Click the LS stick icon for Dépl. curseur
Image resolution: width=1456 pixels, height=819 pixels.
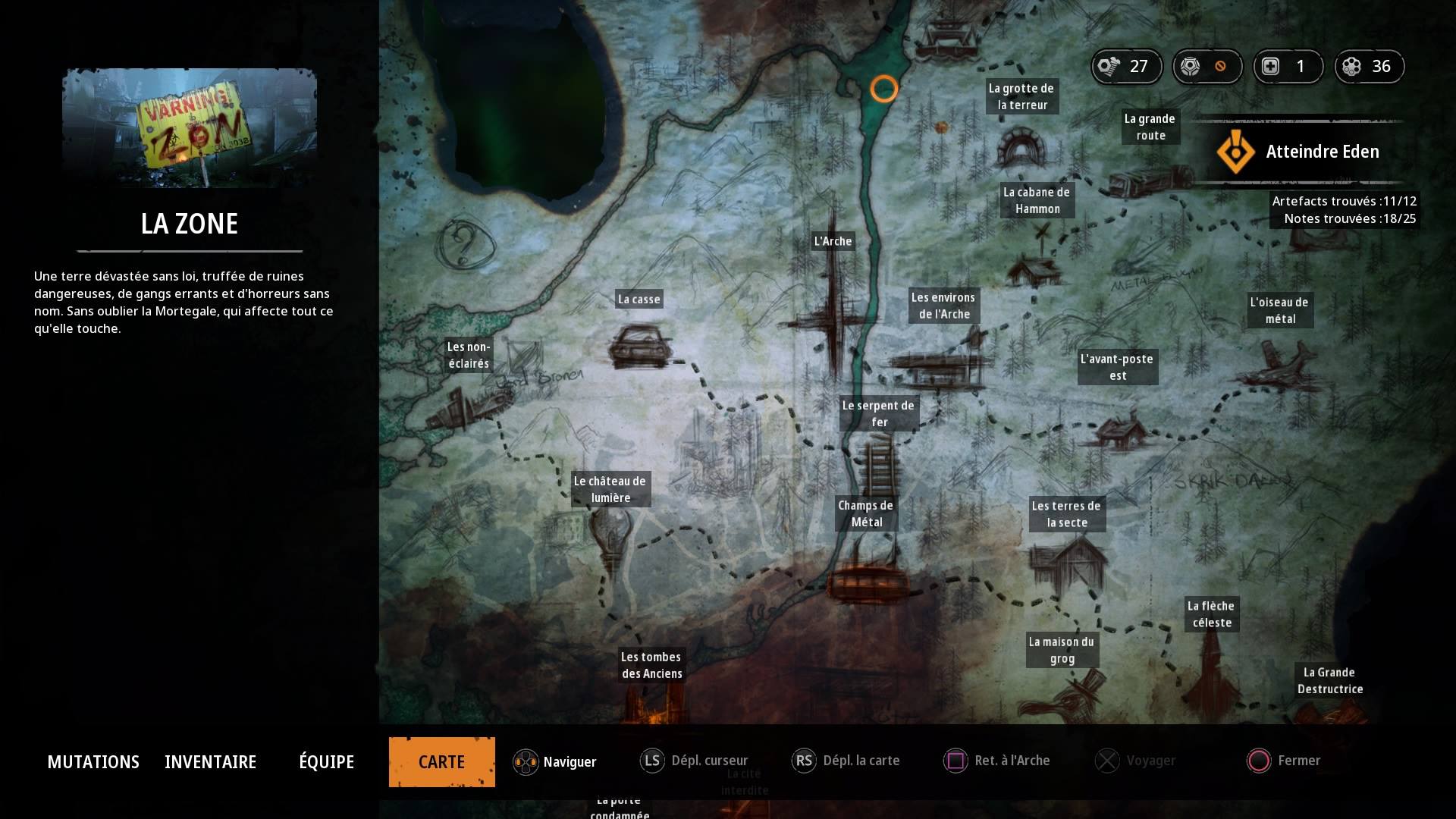(652, 761)
